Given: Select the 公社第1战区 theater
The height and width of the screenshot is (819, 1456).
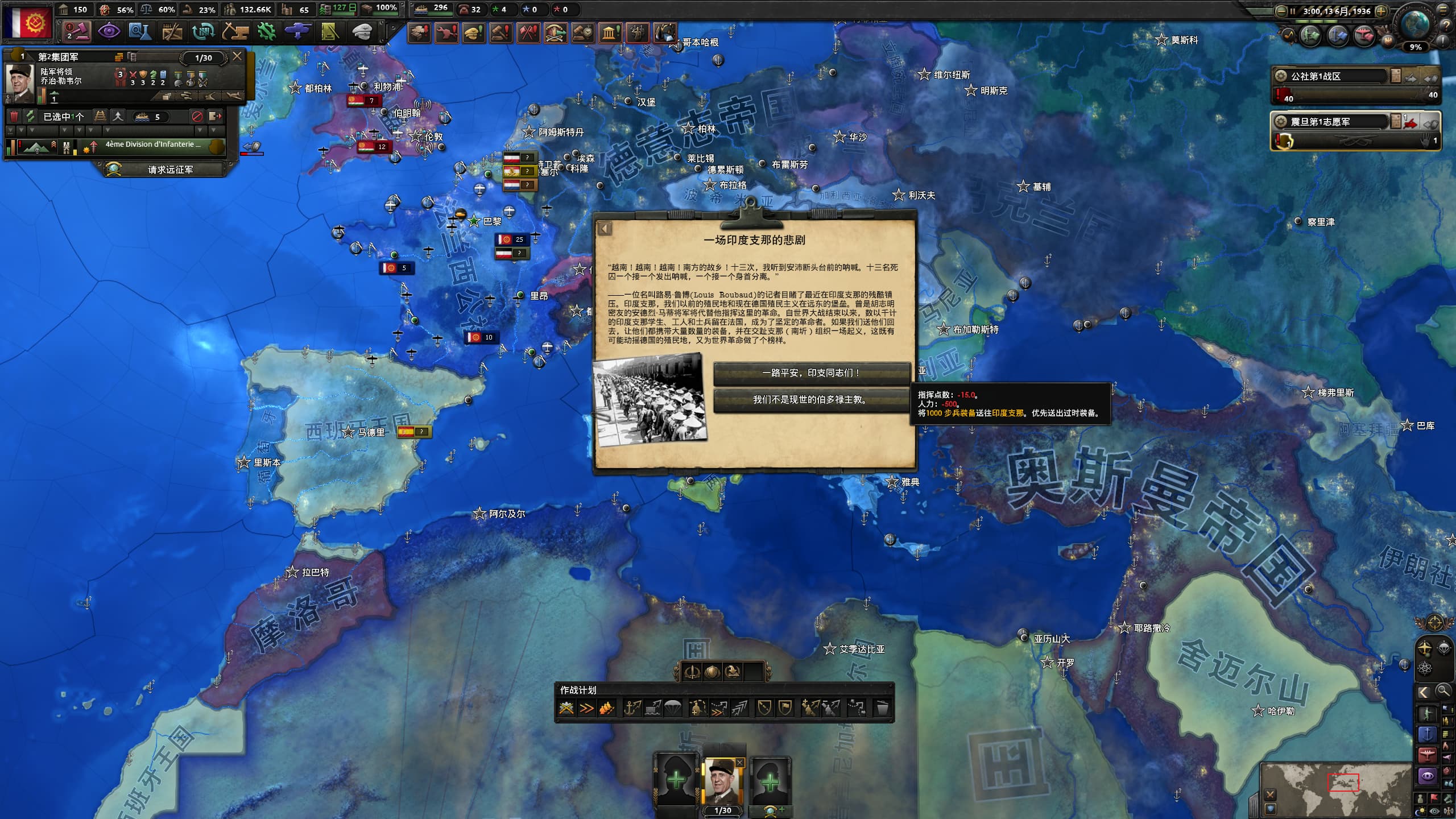Looking at the screenshot, I should pyautogui.click(x=1331, y=76).
